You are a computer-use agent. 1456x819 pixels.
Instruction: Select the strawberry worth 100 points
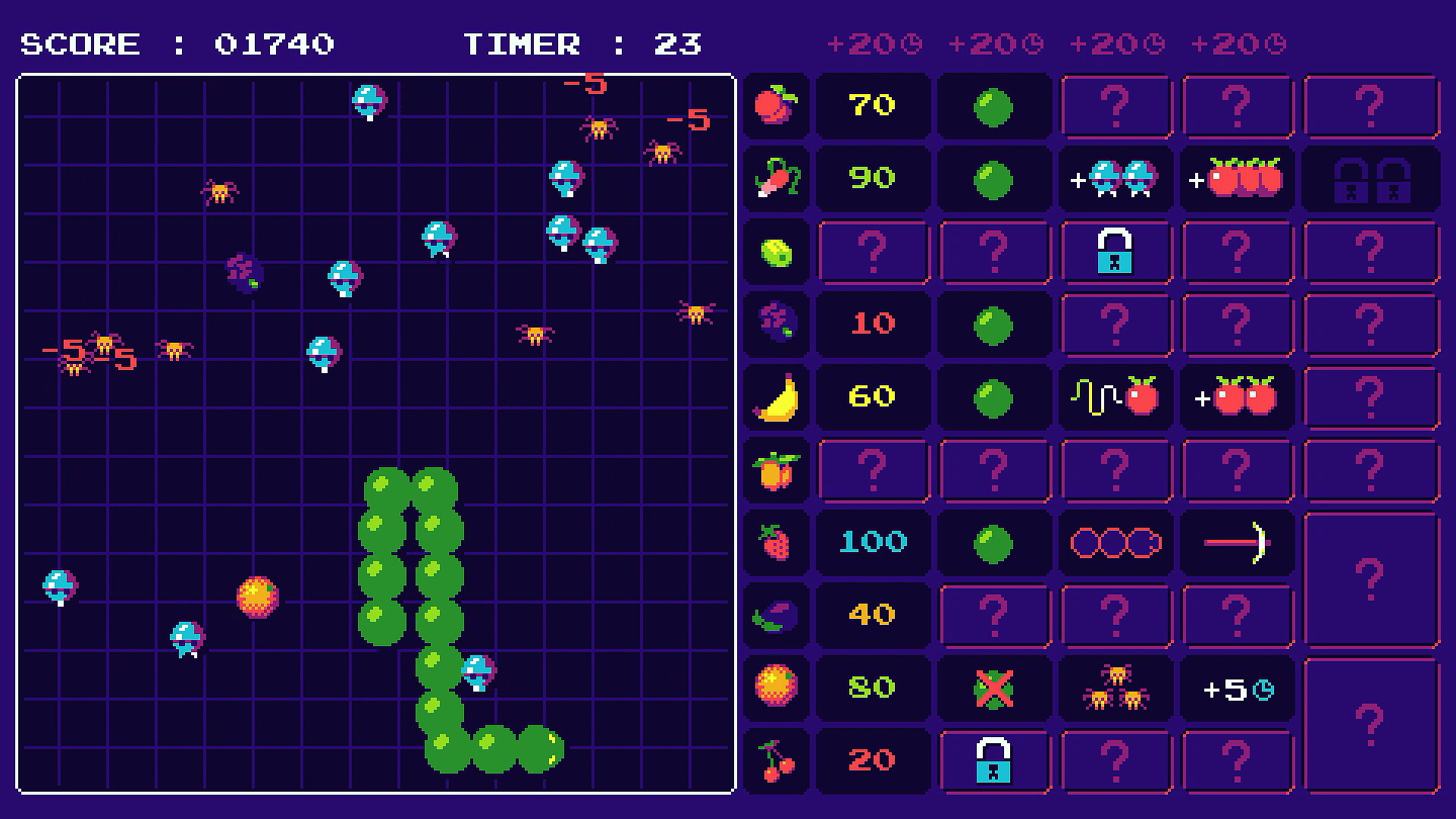click(x=776, y=541)
